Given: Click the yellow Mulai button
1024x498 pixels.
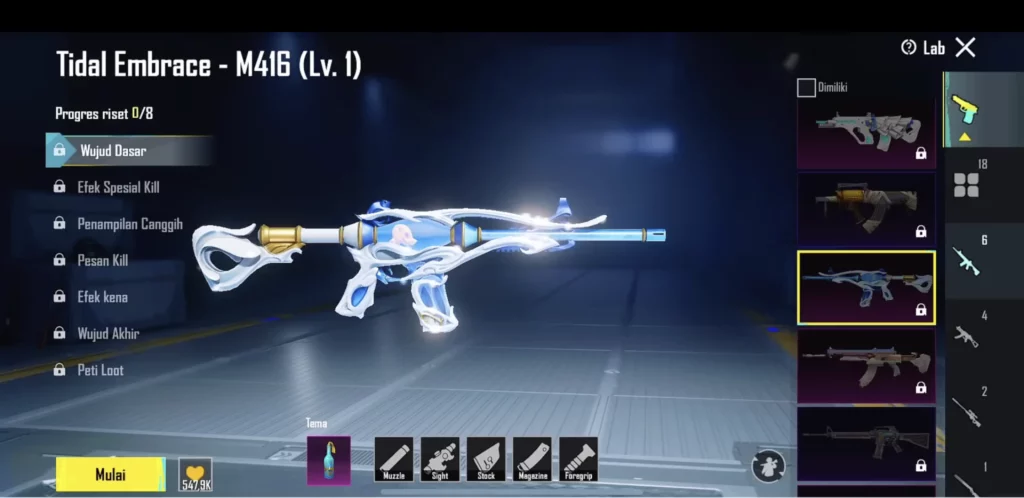Looking at the screenshot, I should point(111,474).
